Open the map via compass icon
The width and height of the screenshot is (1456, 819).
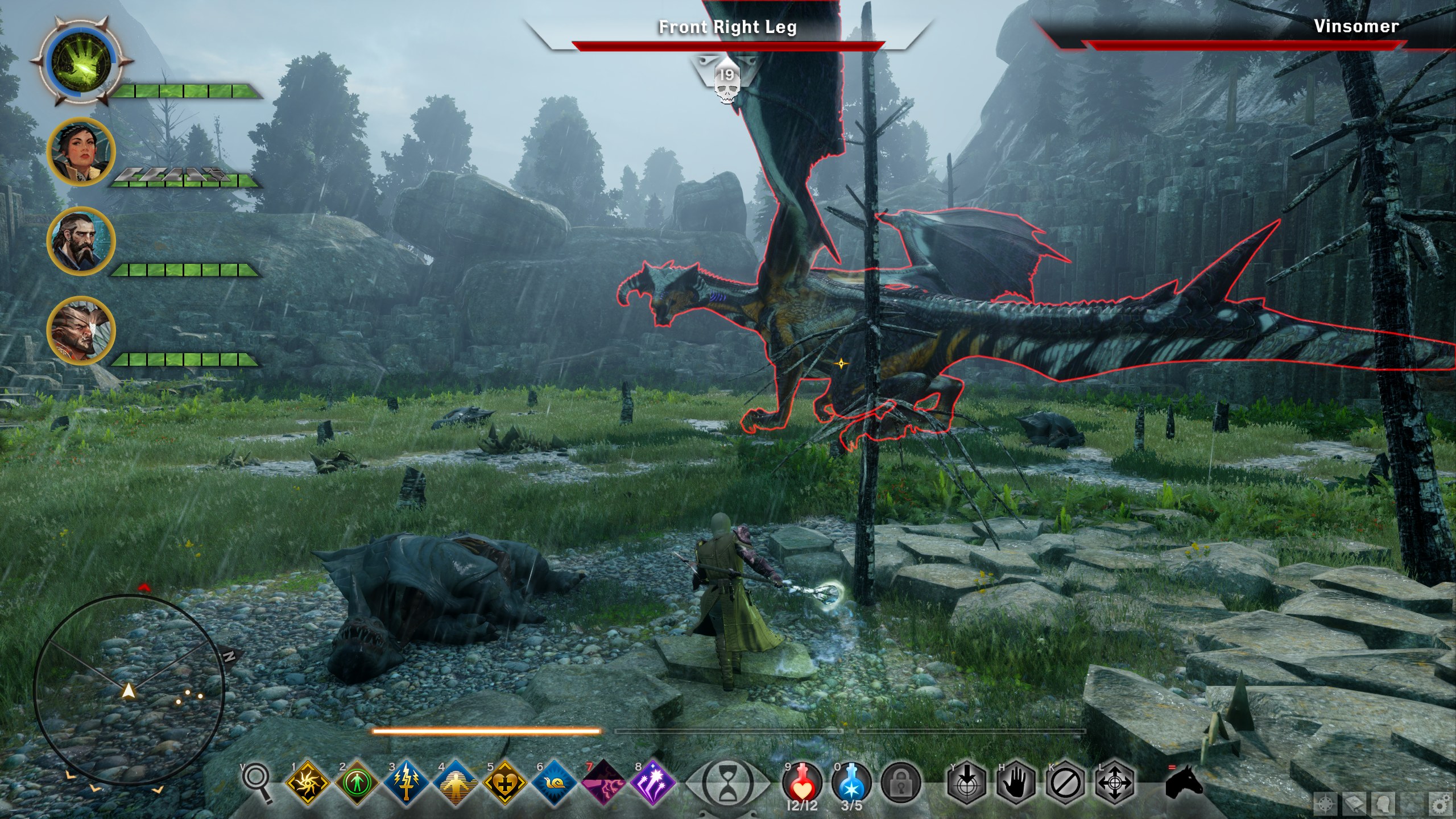pos(1326,805)
